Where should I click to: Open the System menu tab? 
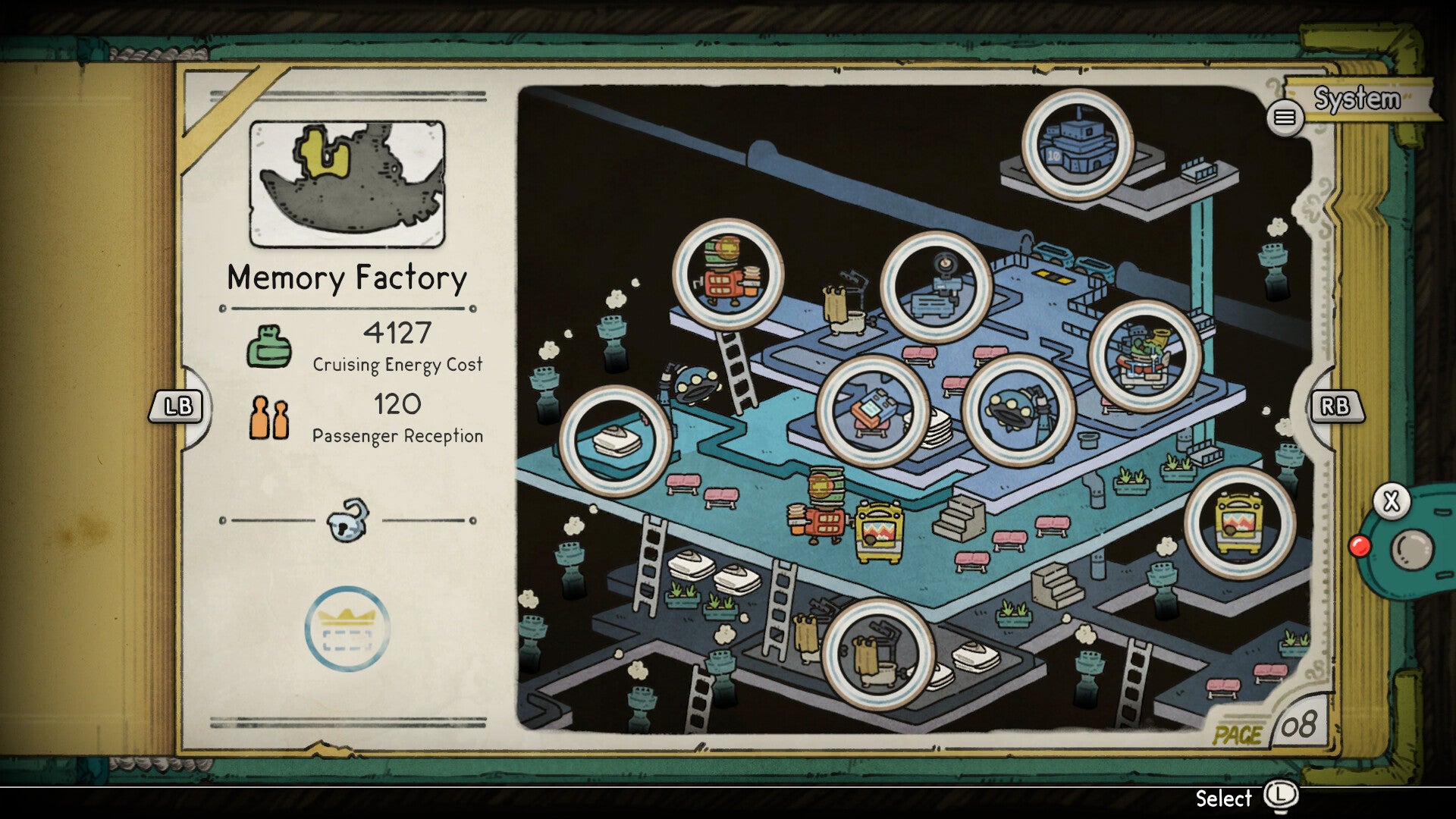1359,99
